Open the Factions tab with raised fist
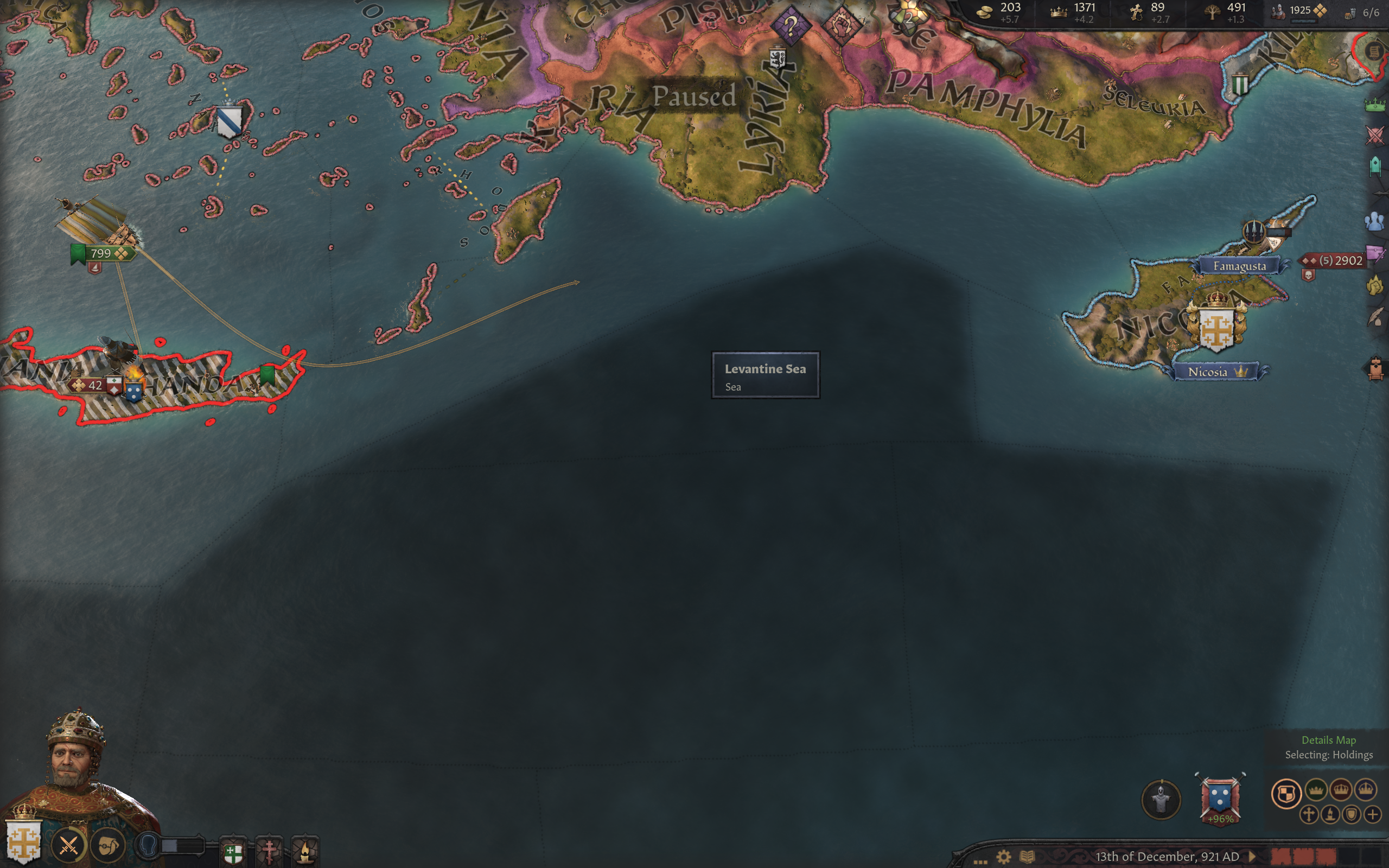 [x=1375, y=285]
